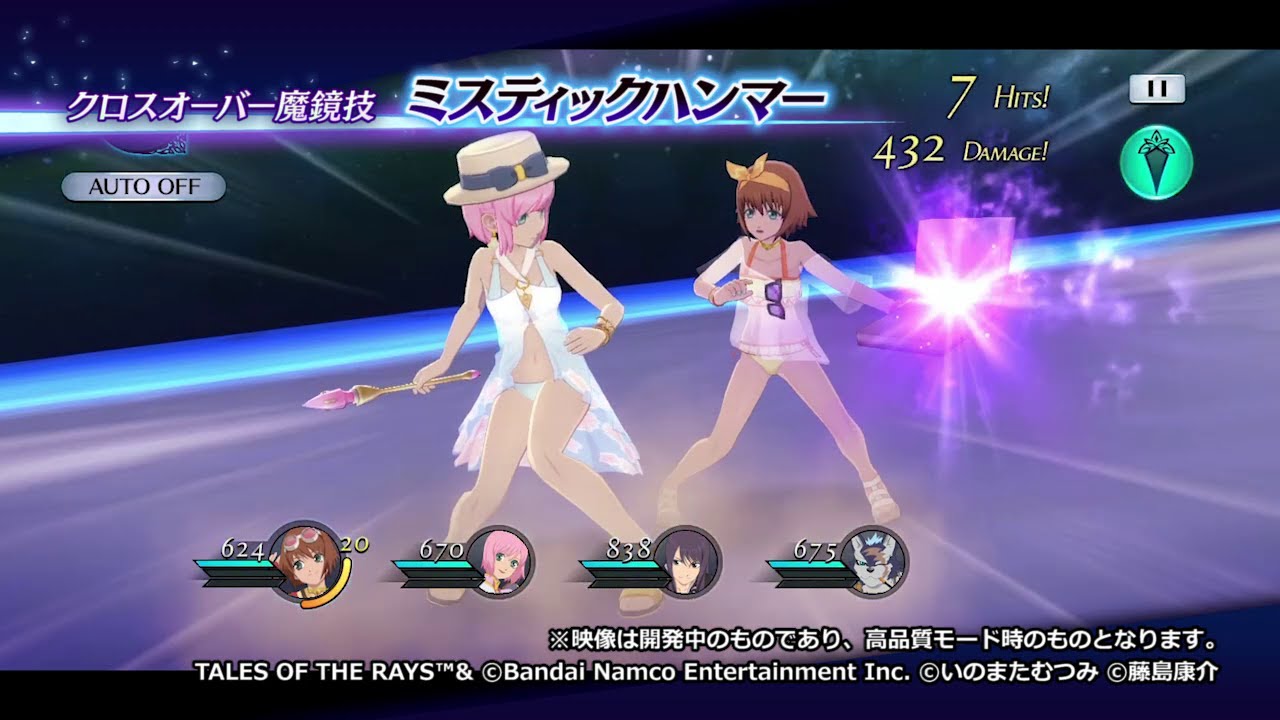The width and height of the screenshot is (1280, 720).
Task: Select the brown-haired goggles girl portrait
Action: click(x=305, y=562)
